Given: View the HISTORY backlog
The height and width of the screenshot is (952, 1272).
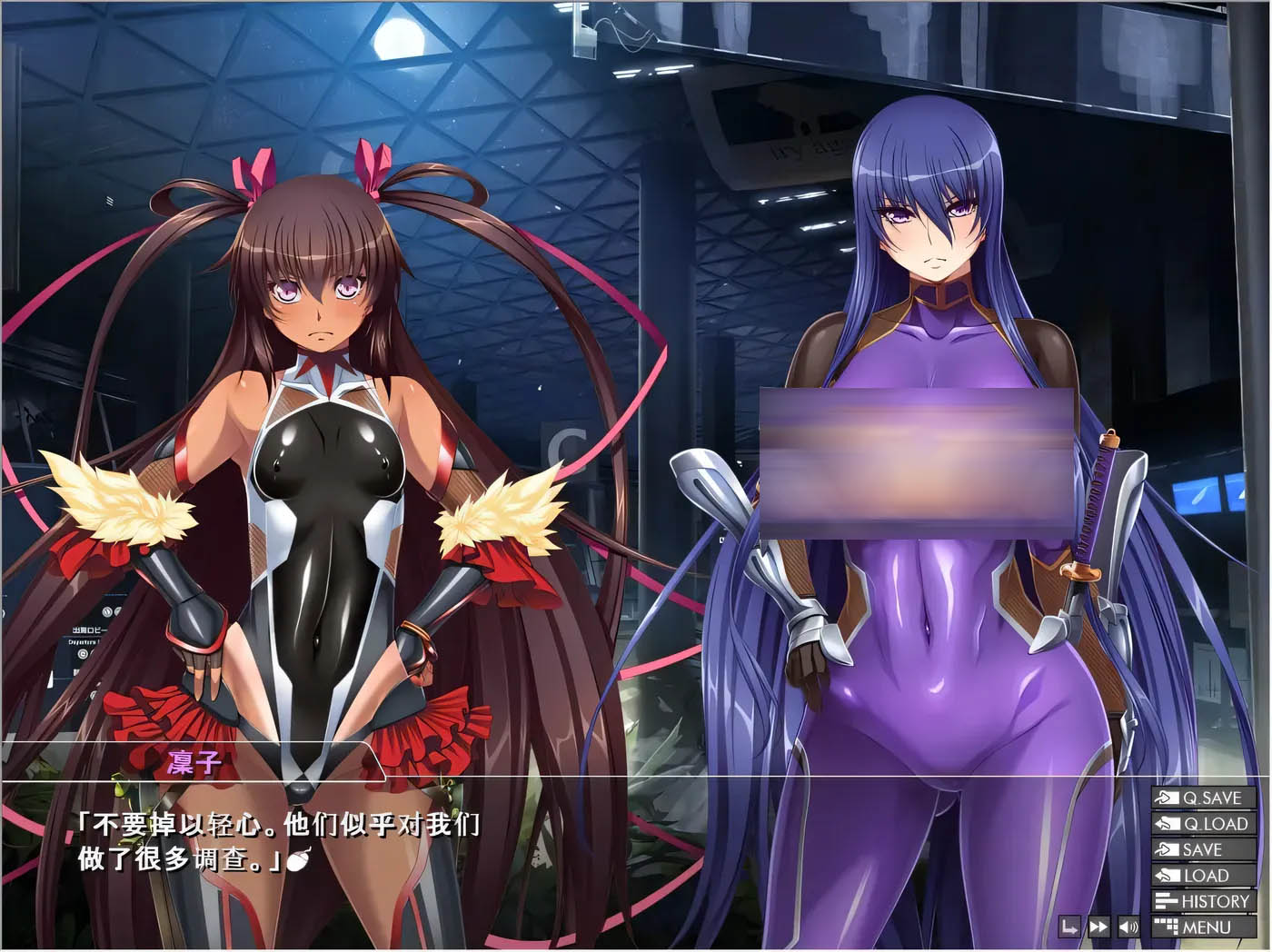Looking at the screenshot, I should 1215,900.
